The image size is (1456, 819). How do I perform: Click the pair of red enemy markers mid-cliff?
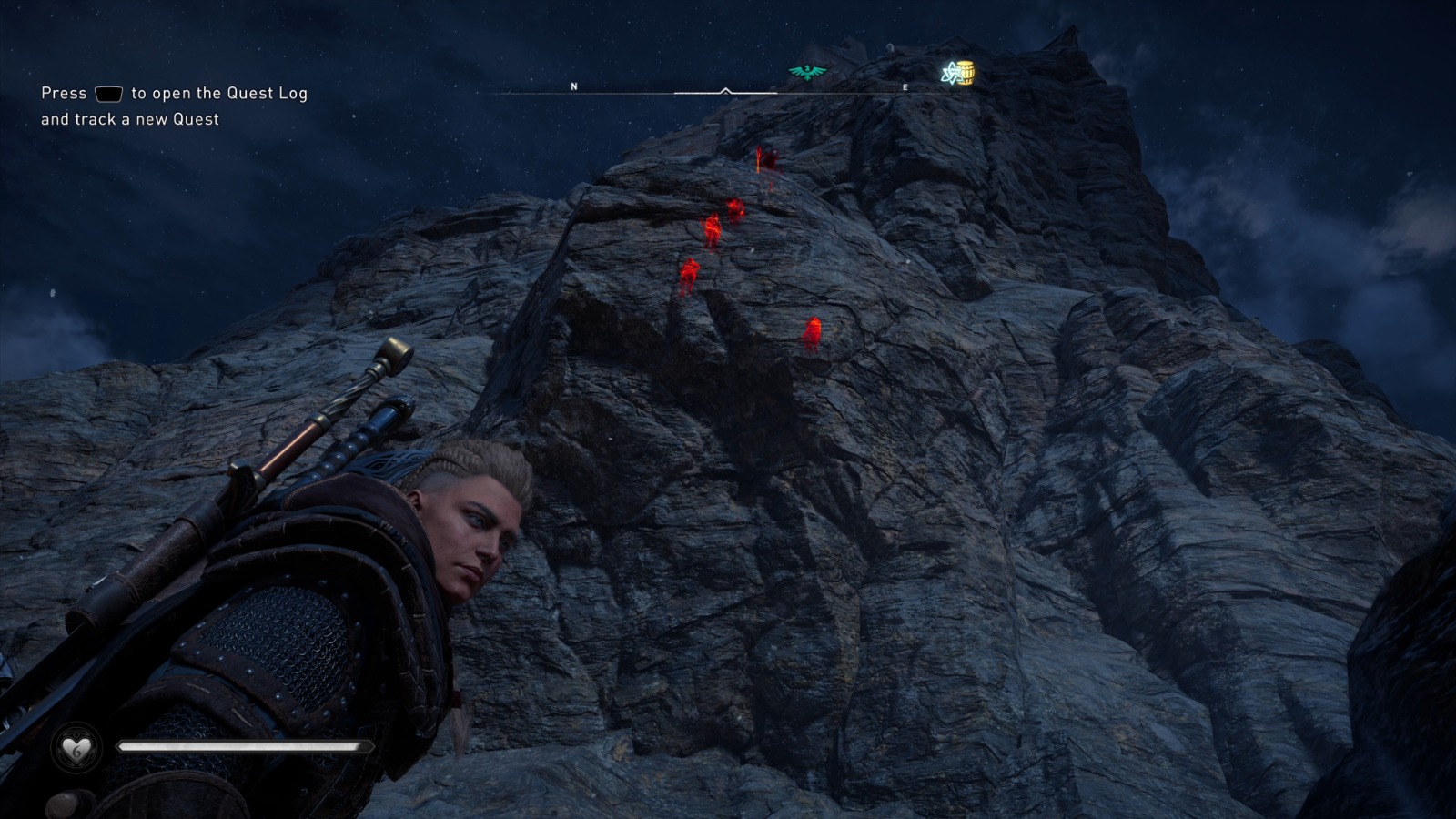tap(723, 217)
